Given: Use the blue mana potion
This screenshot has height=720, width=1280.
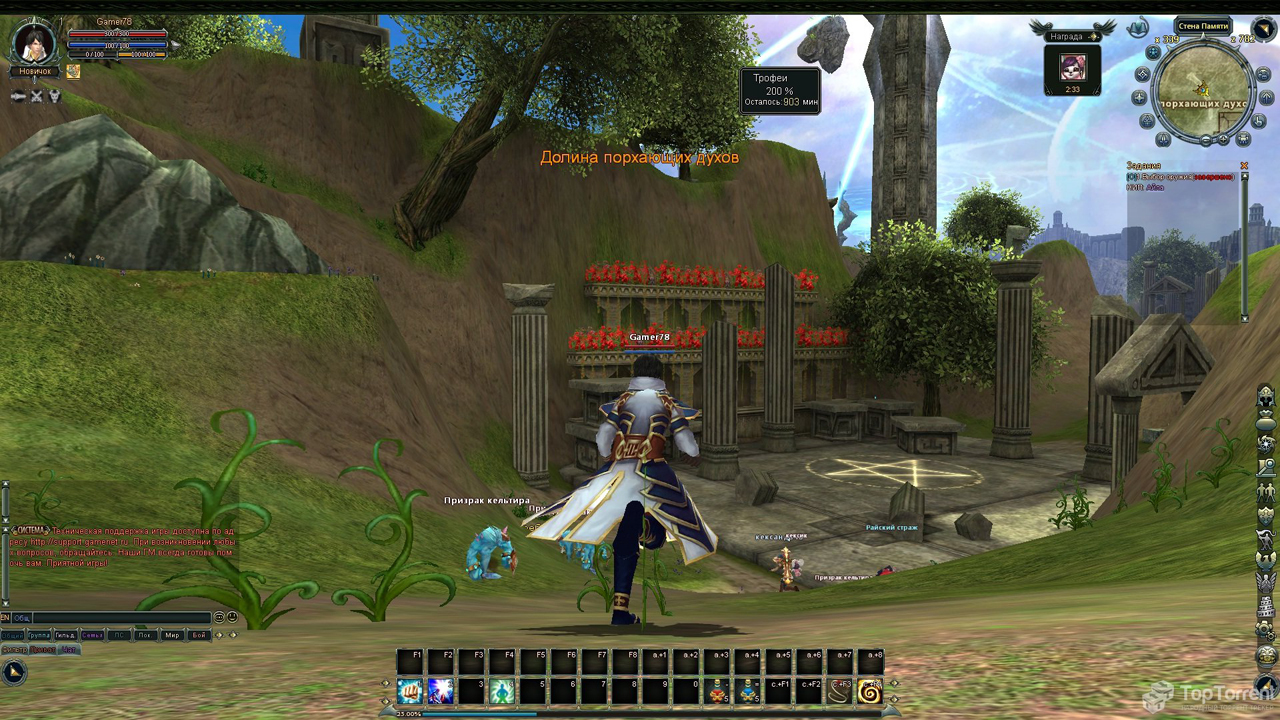Looking at the screenshot, I should coord(748,690).
